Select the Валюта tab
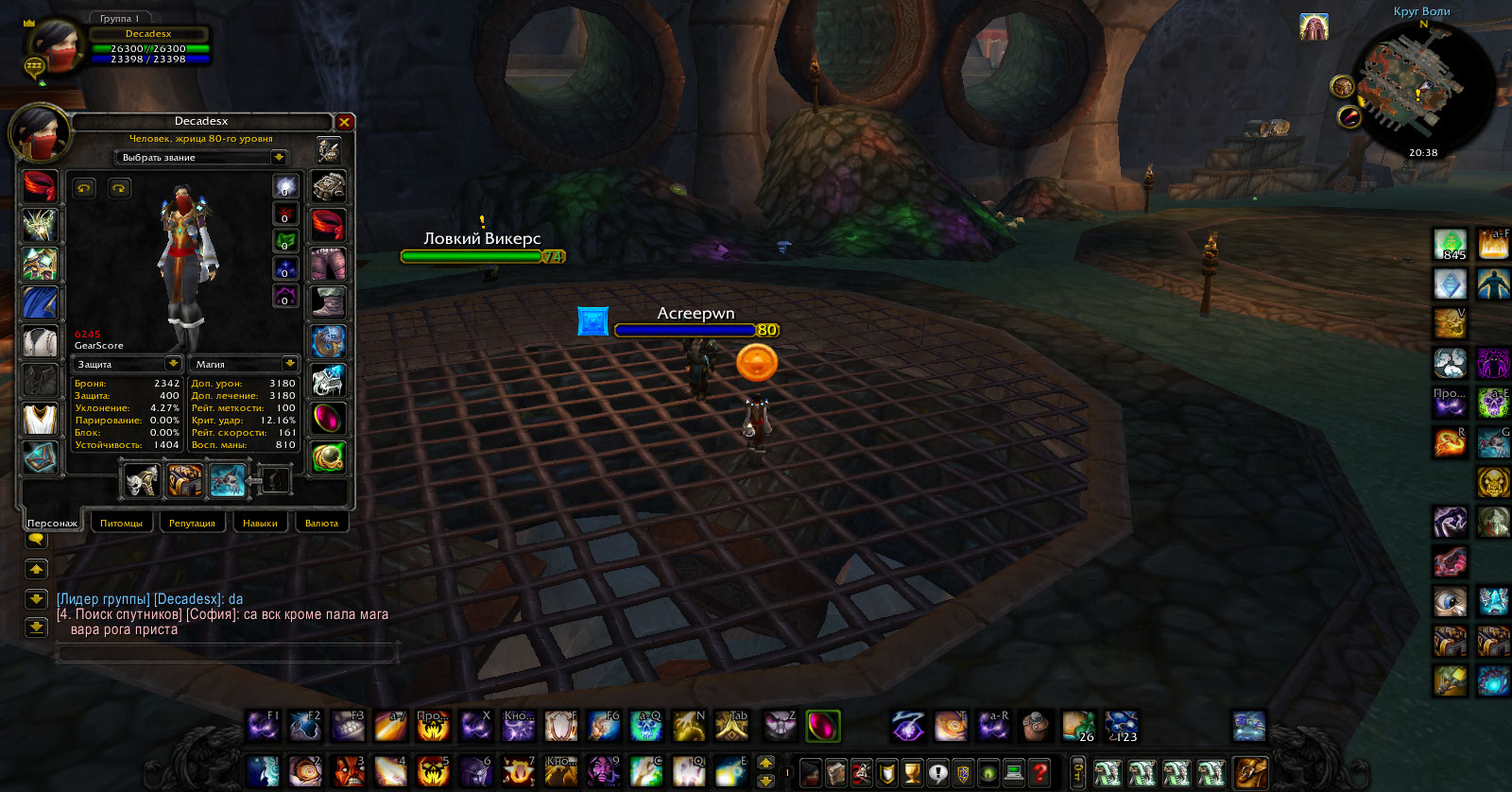The width and height of the screenshot is (1512, 792). point(321,523)
